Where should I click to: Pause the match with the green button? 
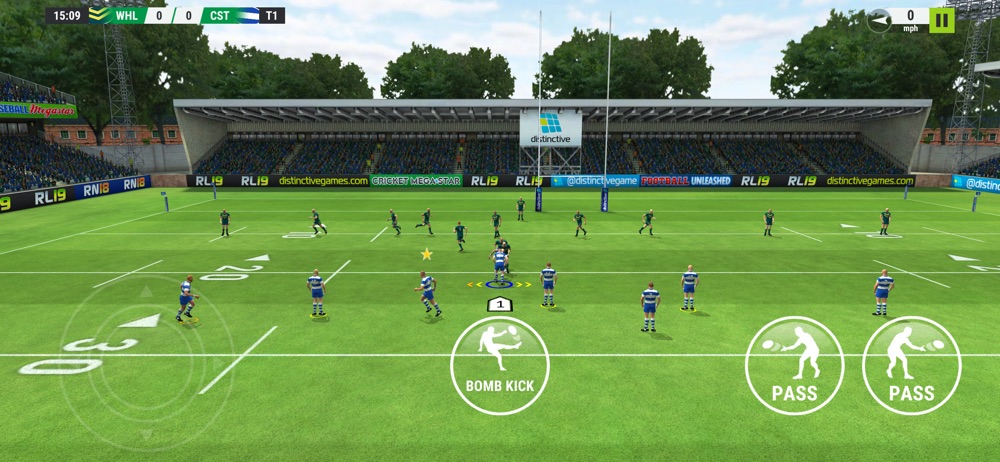pyautogui.click(x=942, y=20)
